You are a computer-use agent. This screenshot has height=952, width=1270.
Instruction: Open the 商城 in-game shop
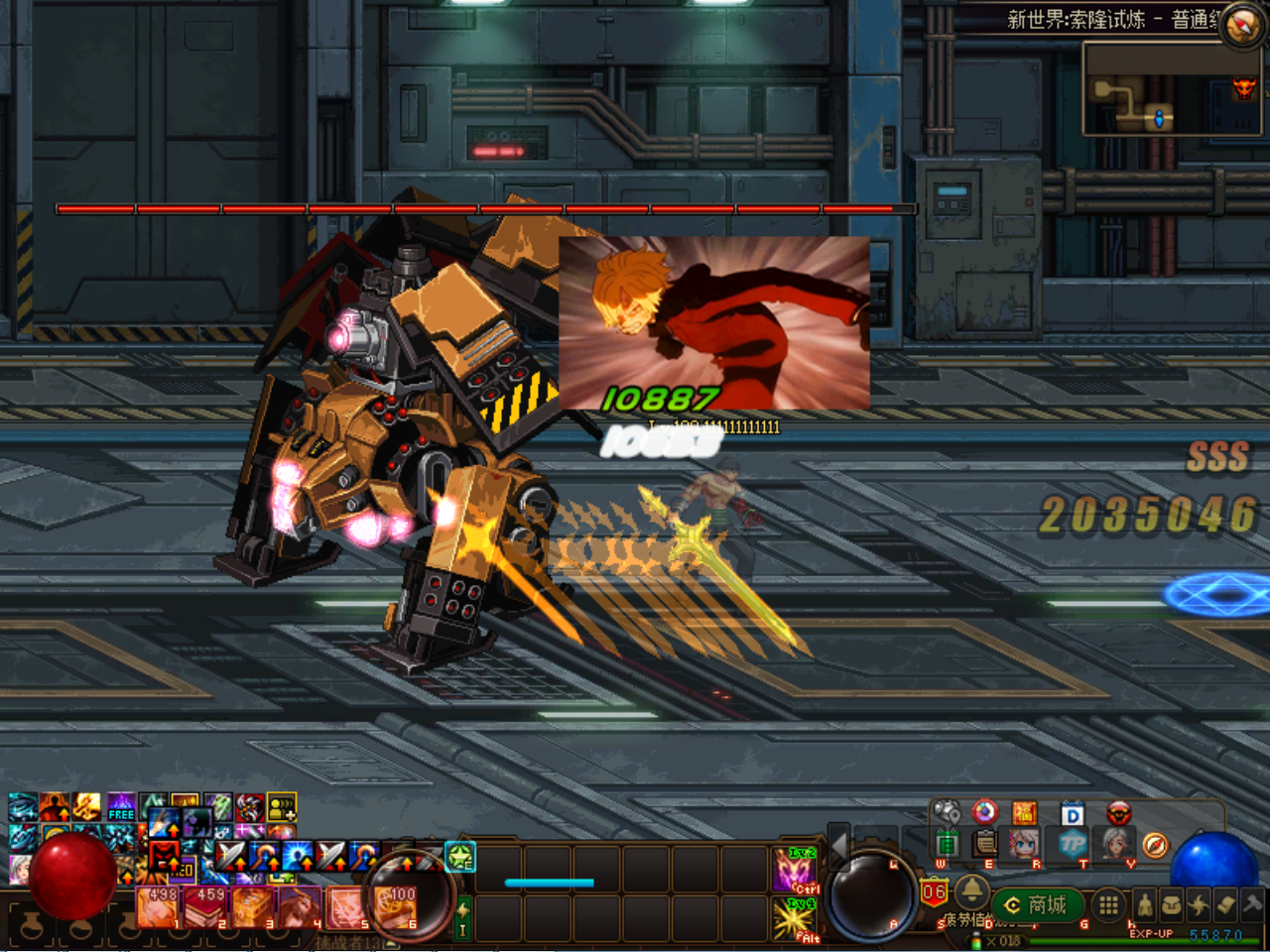1040,905
